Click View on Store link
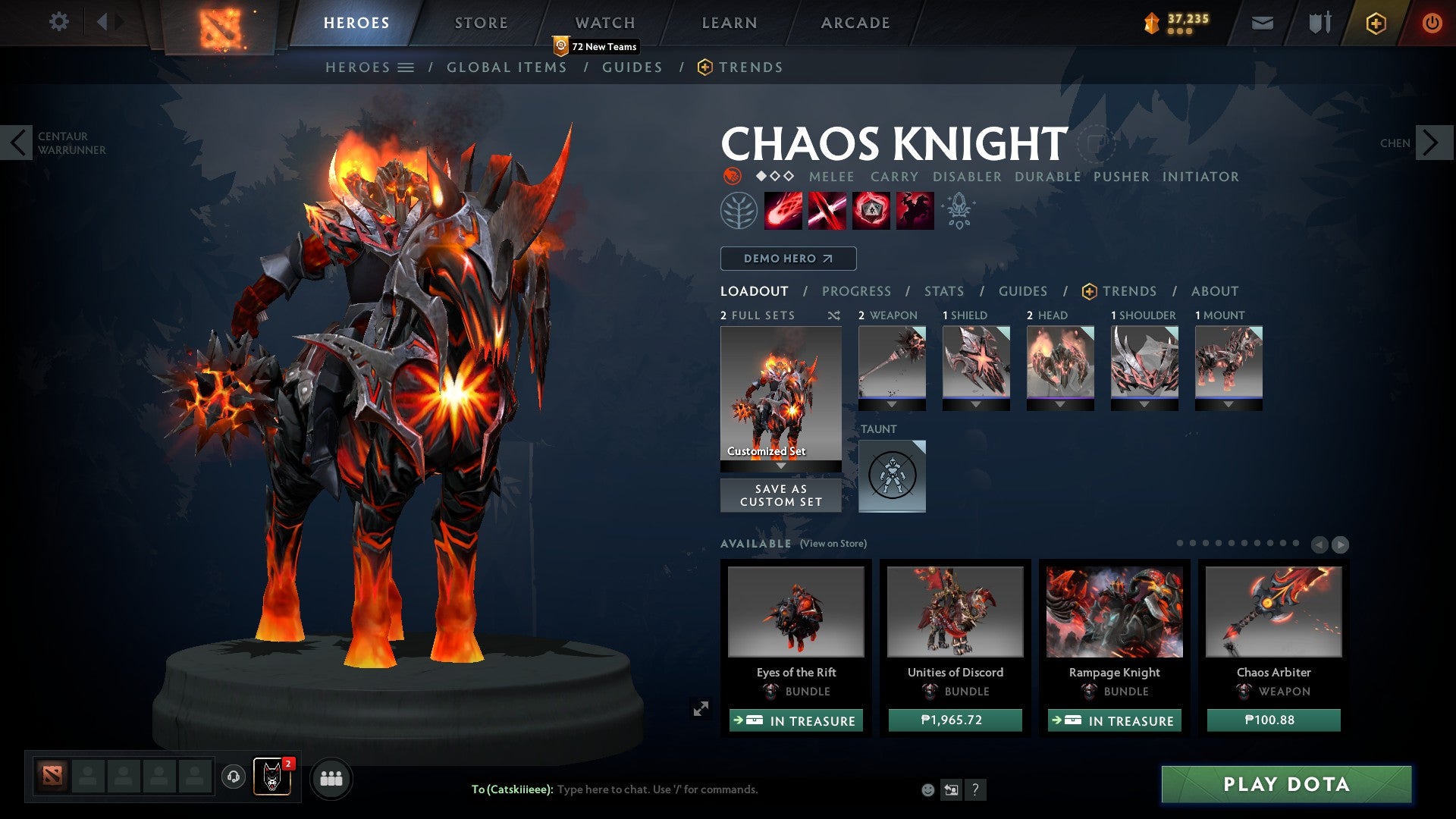 click(833, 544)
